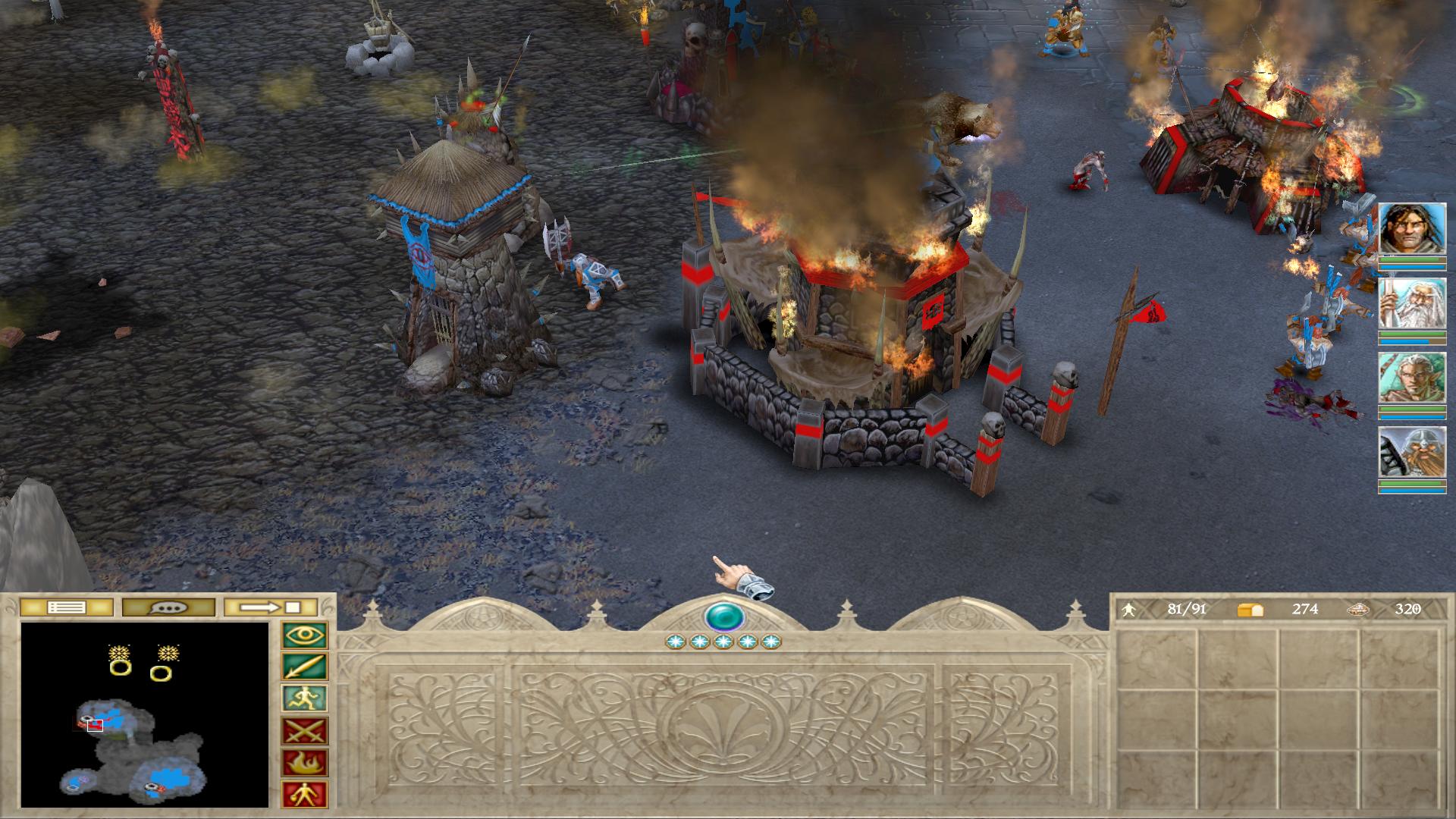Click the teal power orb
This screenshot has height=819, width=1456.
click(723, 617)
